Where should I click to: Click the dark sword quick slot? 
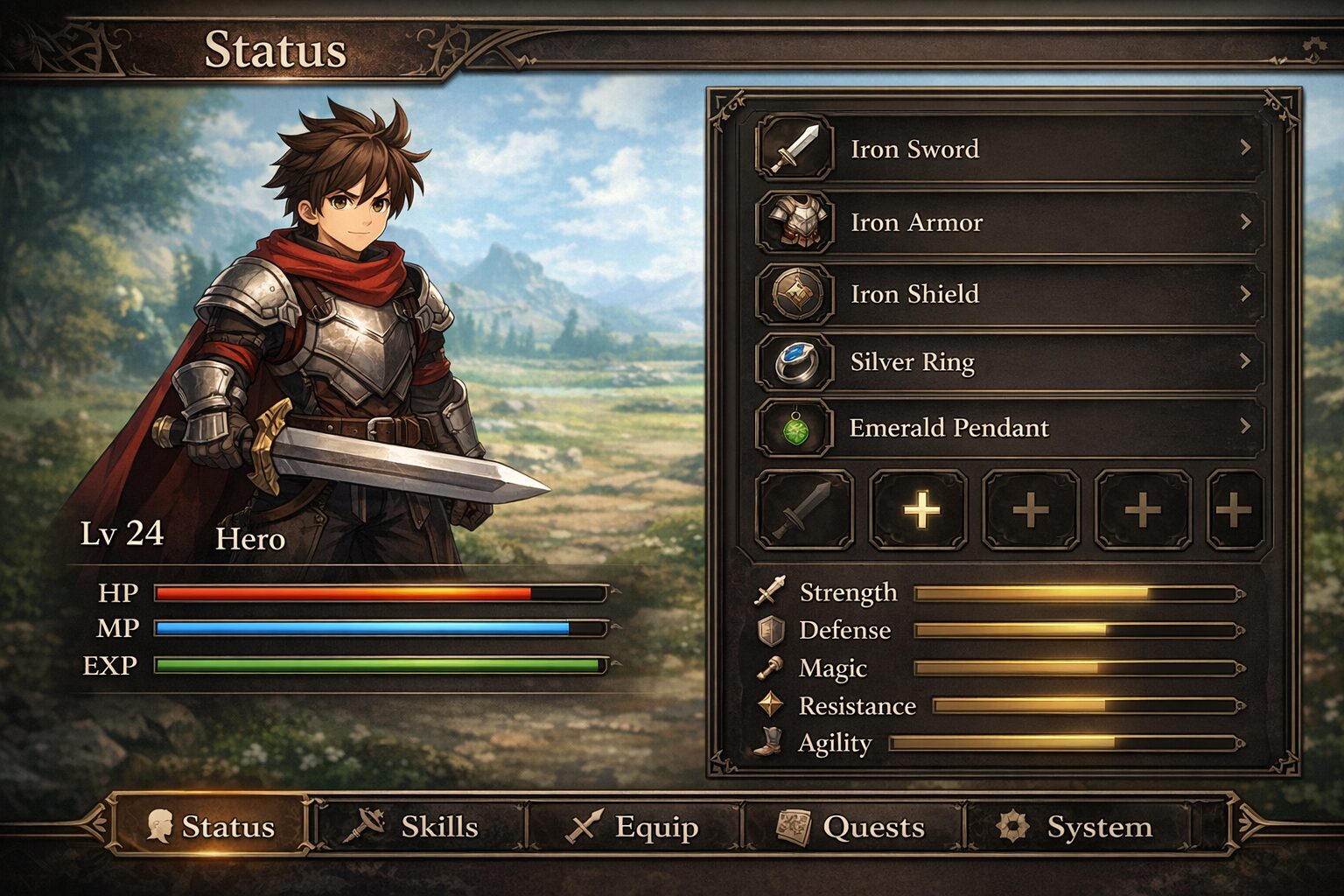tap(804, 509)
